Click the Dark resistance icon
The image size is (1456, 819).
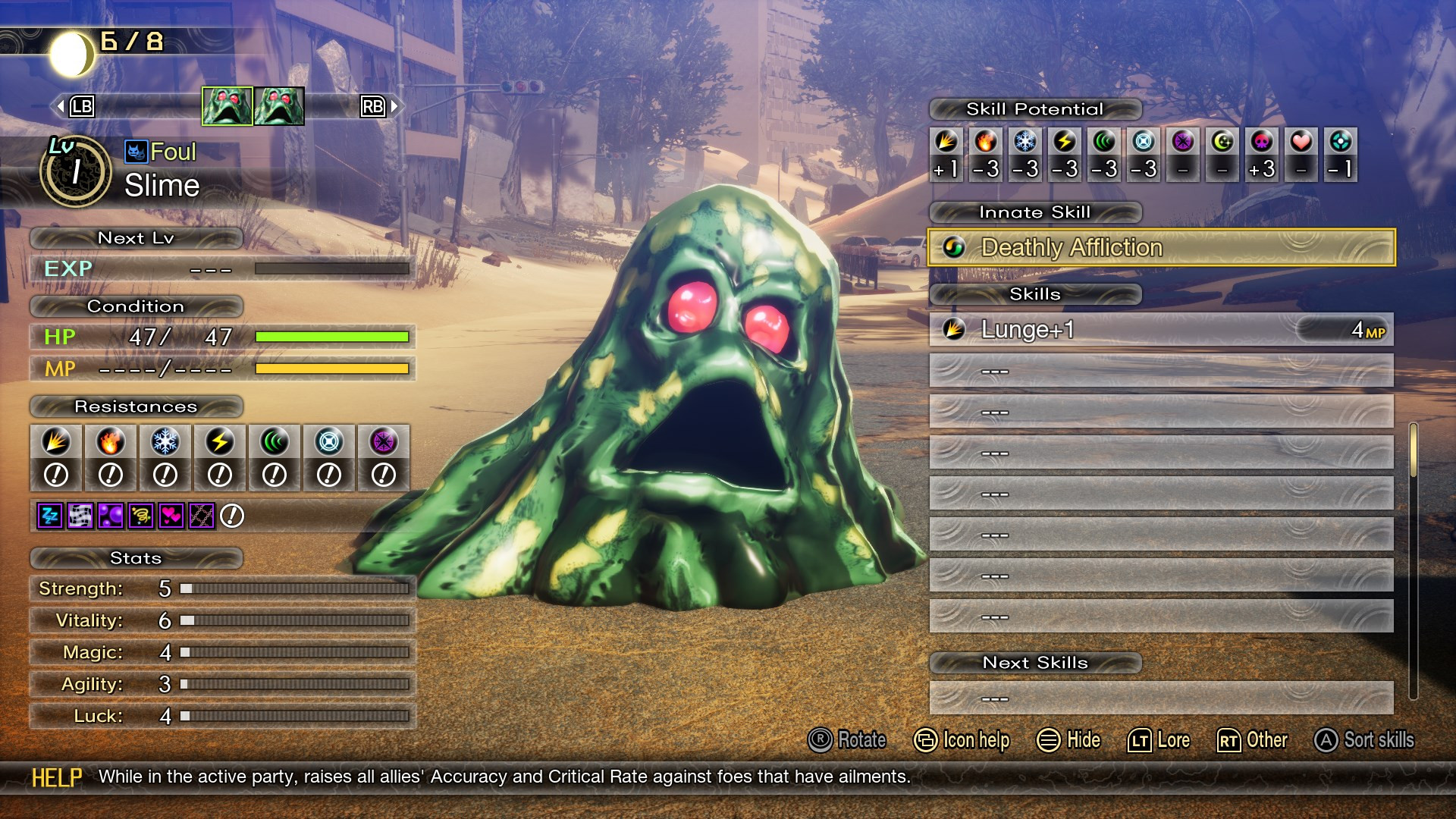tap(382, 441)
